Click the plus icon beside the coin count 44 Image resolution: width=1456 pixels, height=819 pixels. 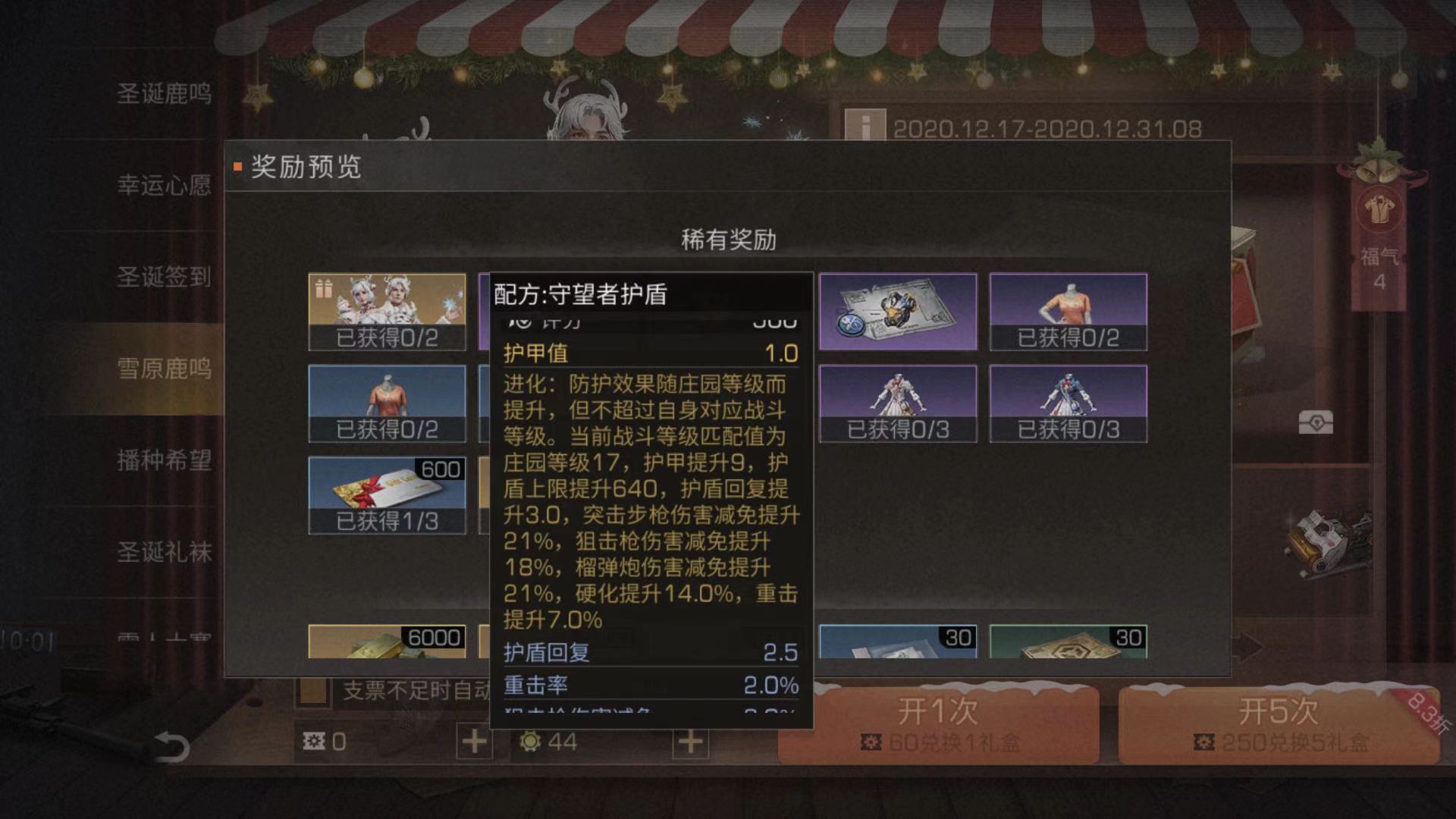692,739
